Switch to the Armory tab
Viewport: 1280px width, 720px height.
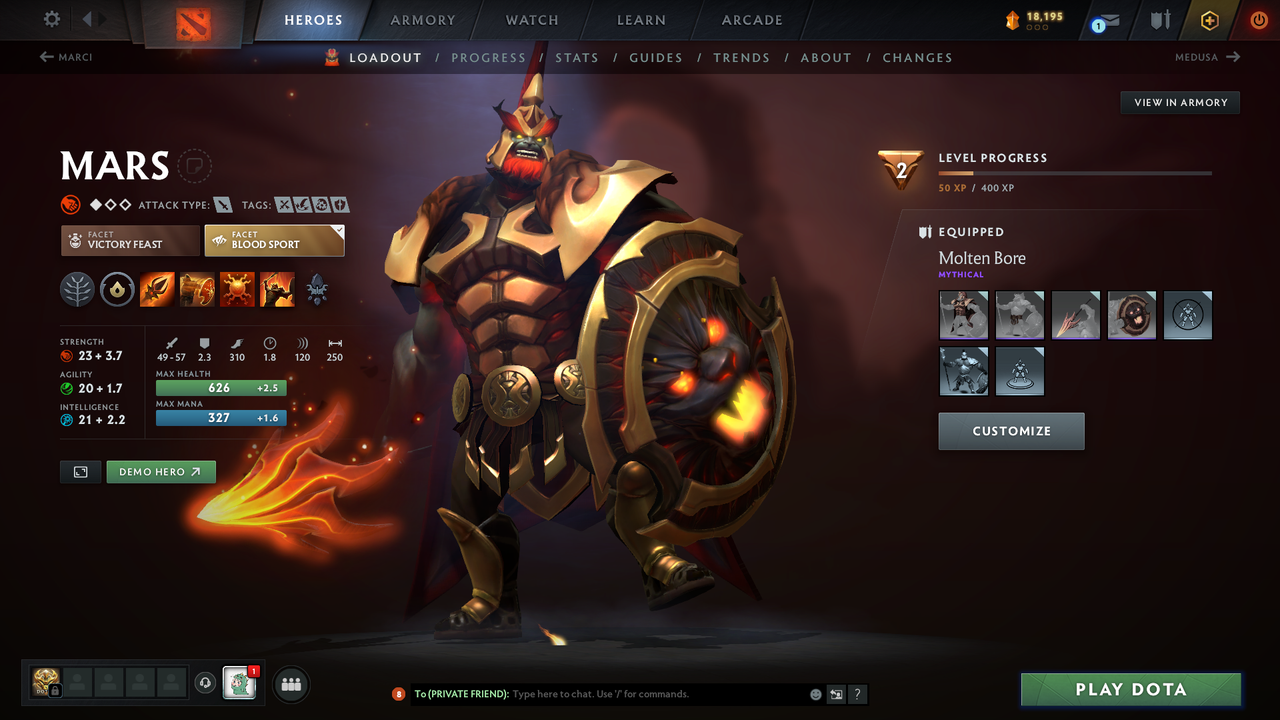(422, 20)
